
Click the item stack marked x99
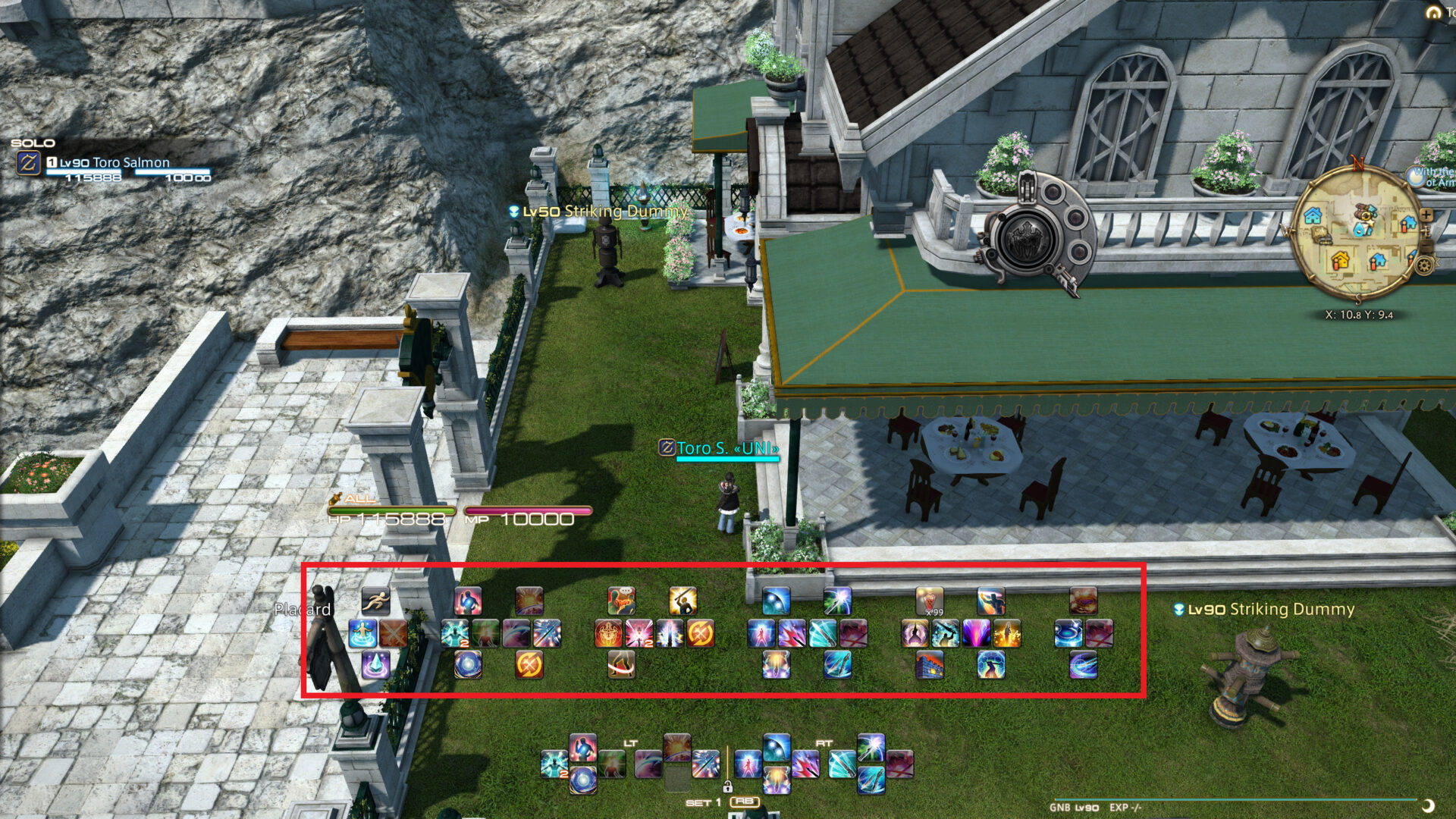pos(931,602)
